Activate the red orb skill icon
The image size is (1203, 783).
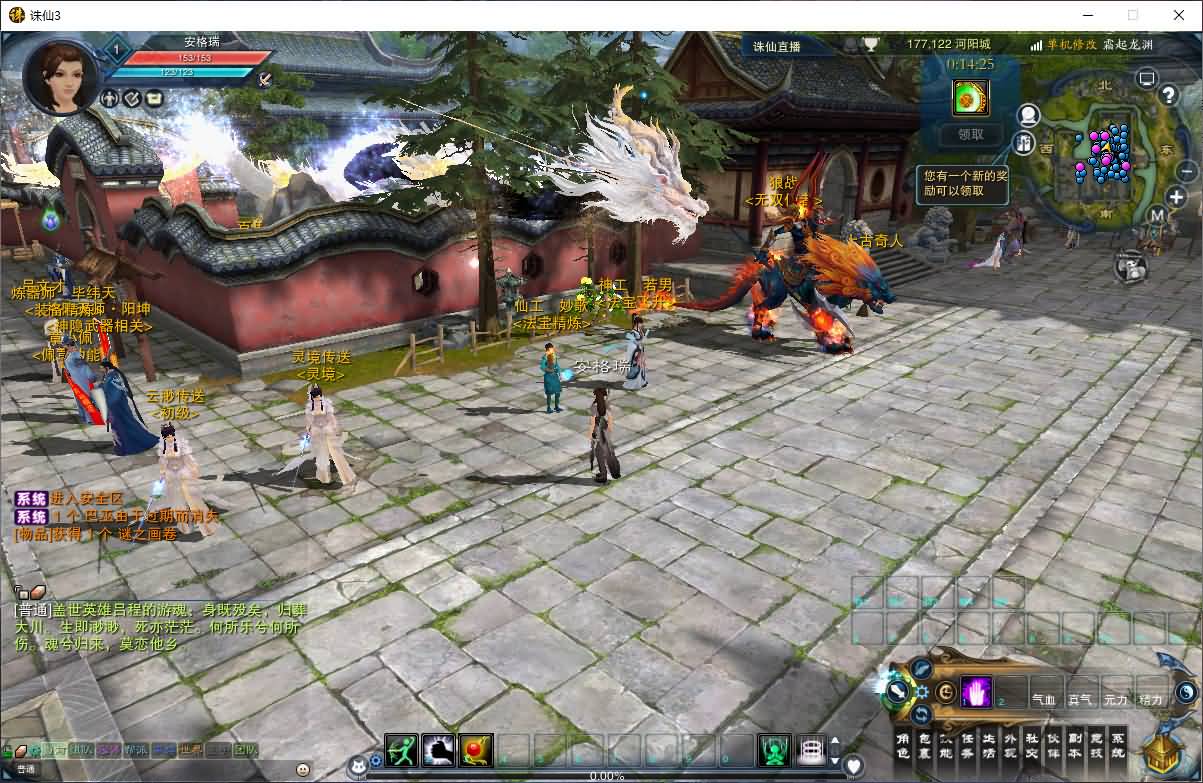[x=476, y=749]
